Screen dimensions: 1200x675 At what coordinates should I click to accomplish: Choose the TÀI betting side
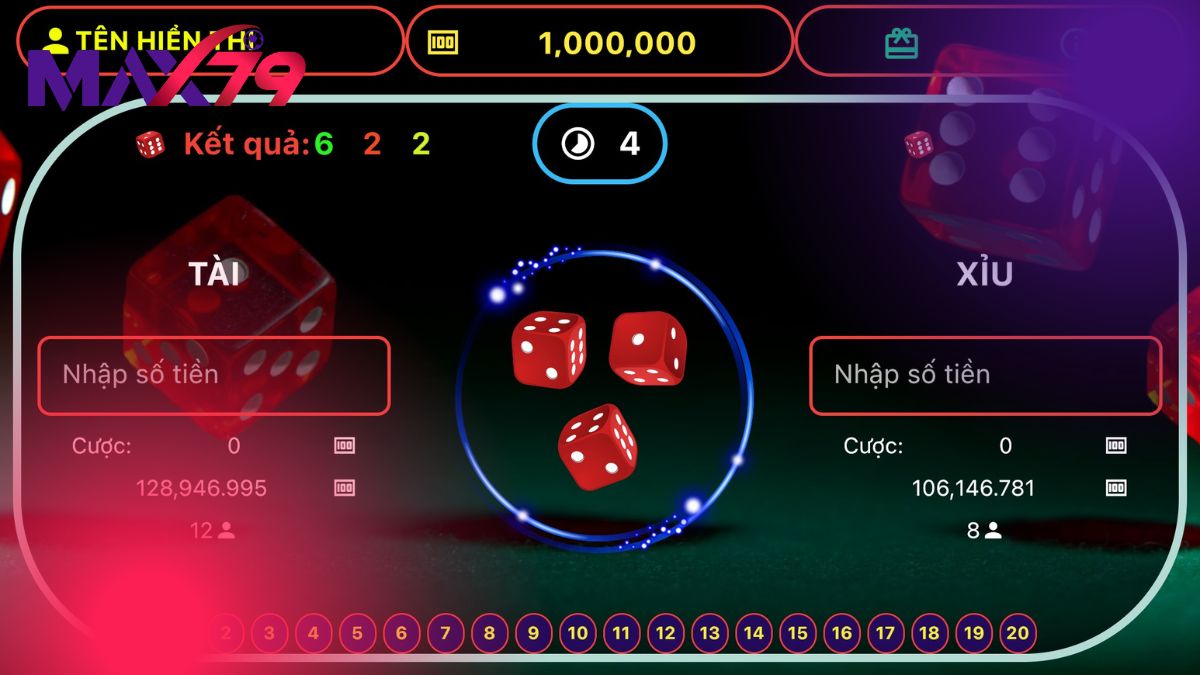tap(218, 274)
